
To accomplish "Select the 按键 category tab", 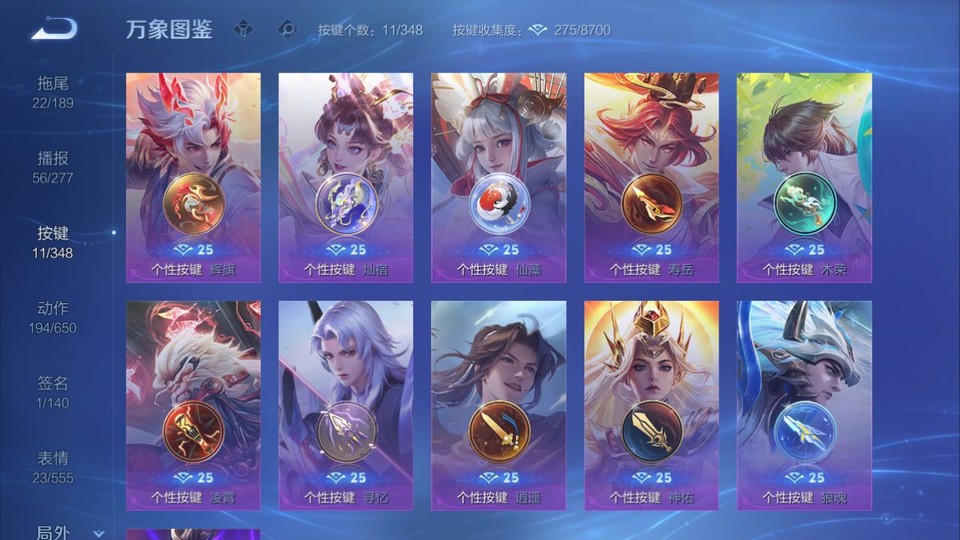I will pyautogui.click(x=54, y=242).
